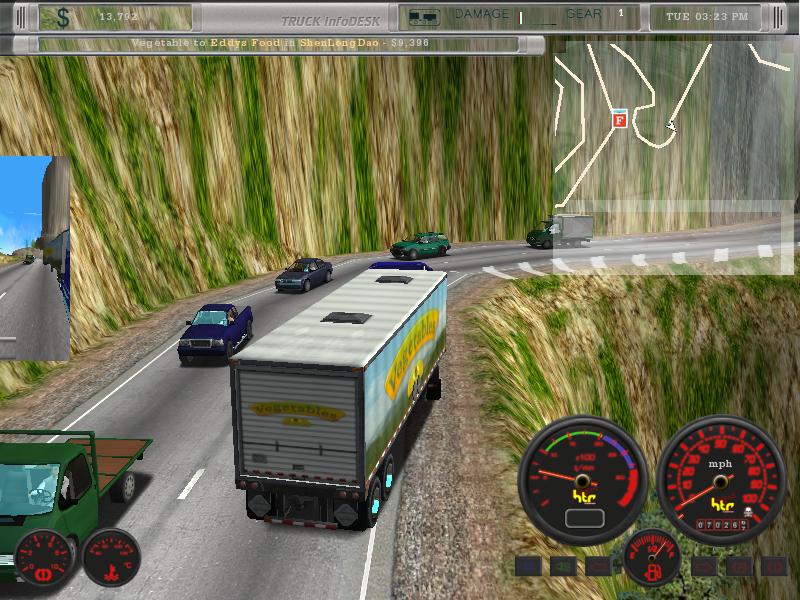Click the dollar sign money icon
The width and height of the screenshot is (800, 600).
64,17
